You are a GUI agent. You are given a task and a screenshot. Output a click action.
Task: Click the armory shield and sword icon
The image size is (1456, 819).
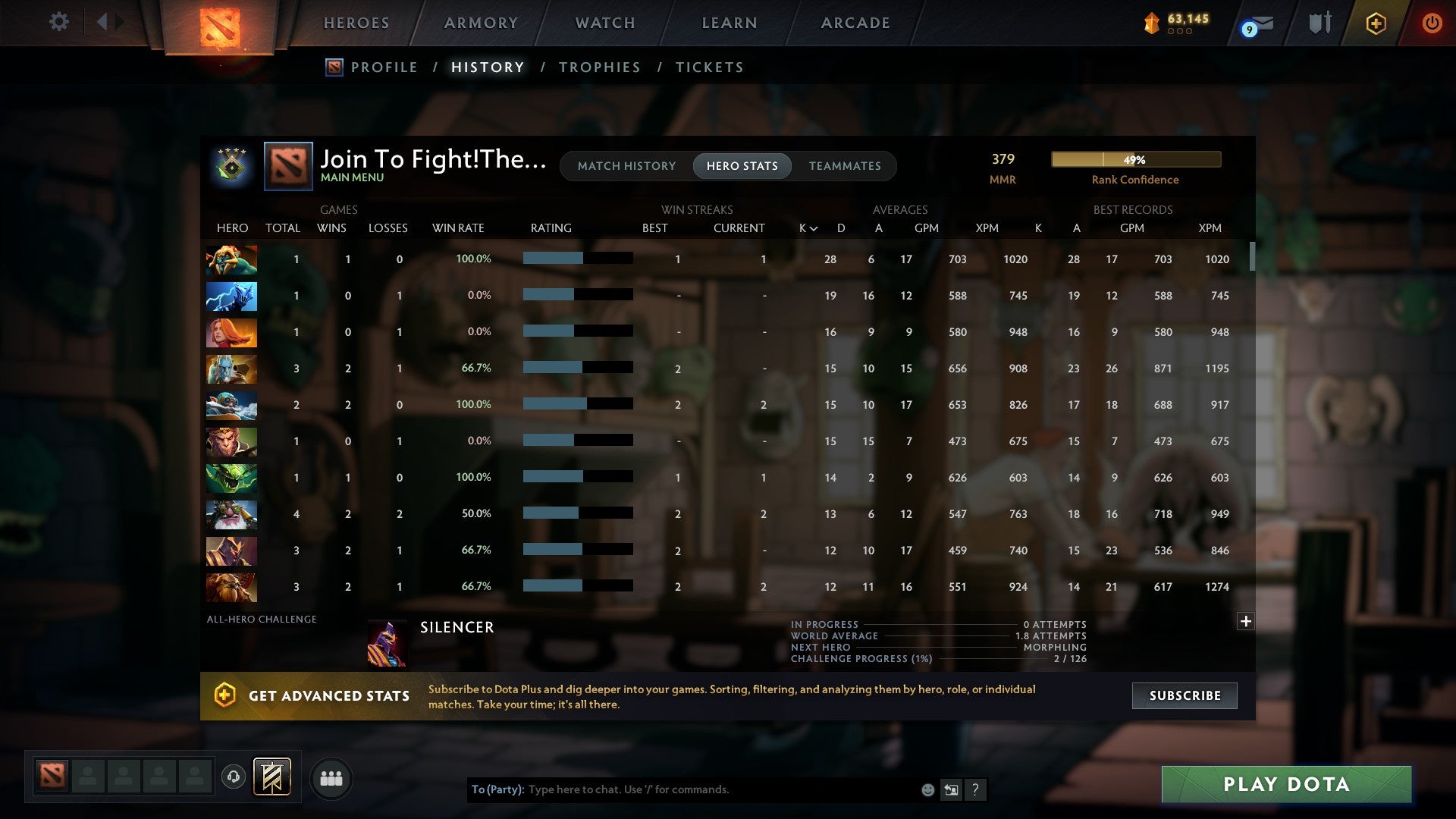1319,23
